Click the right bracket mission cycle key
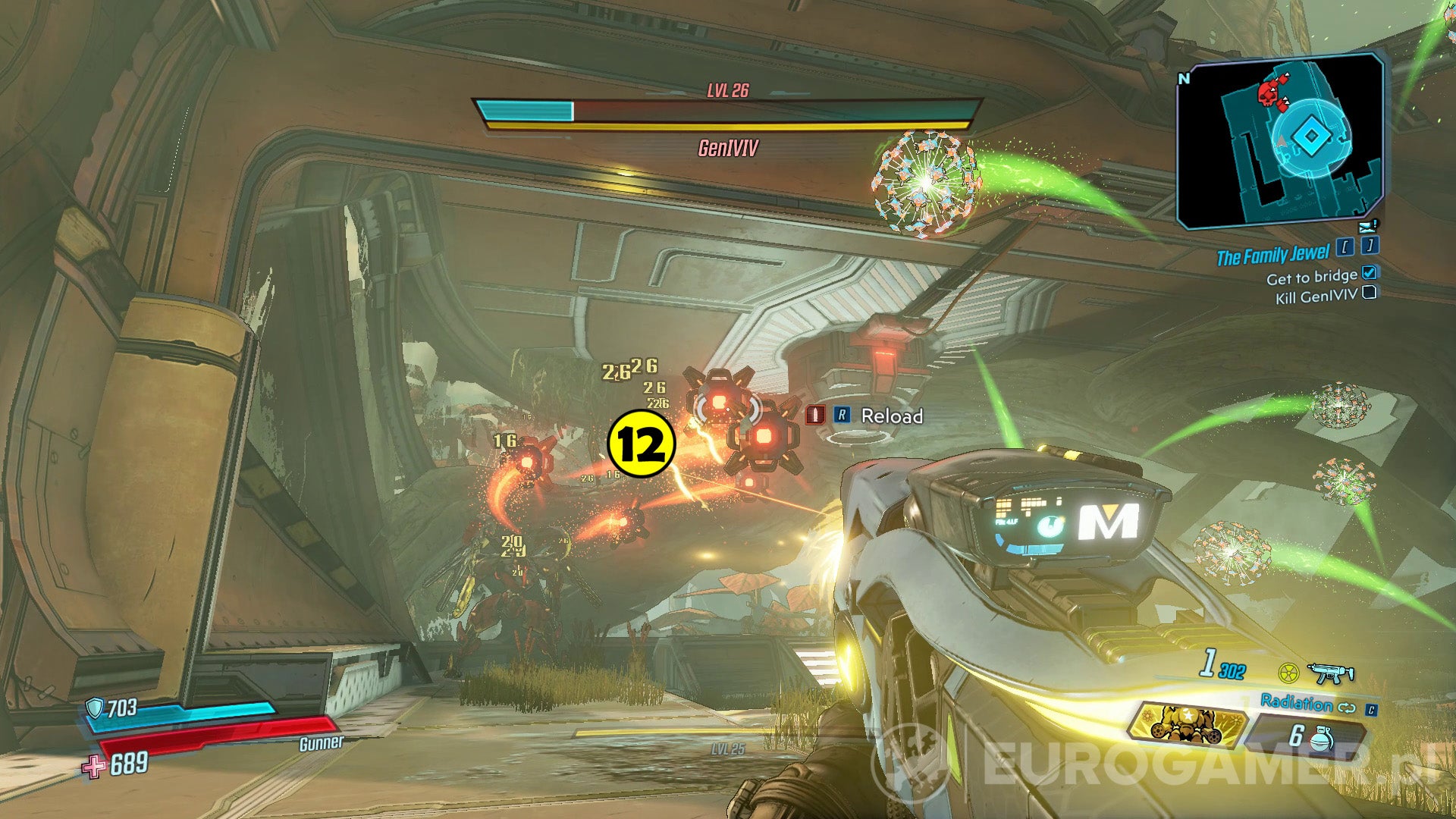1456x819 pixels. [1370, 247]
